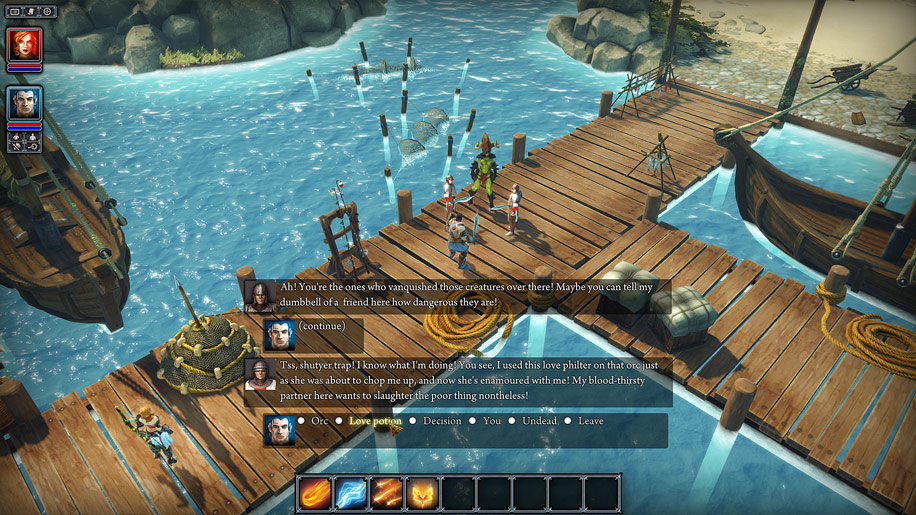Click the scroll icon in the top-left bar

point(31,11)
